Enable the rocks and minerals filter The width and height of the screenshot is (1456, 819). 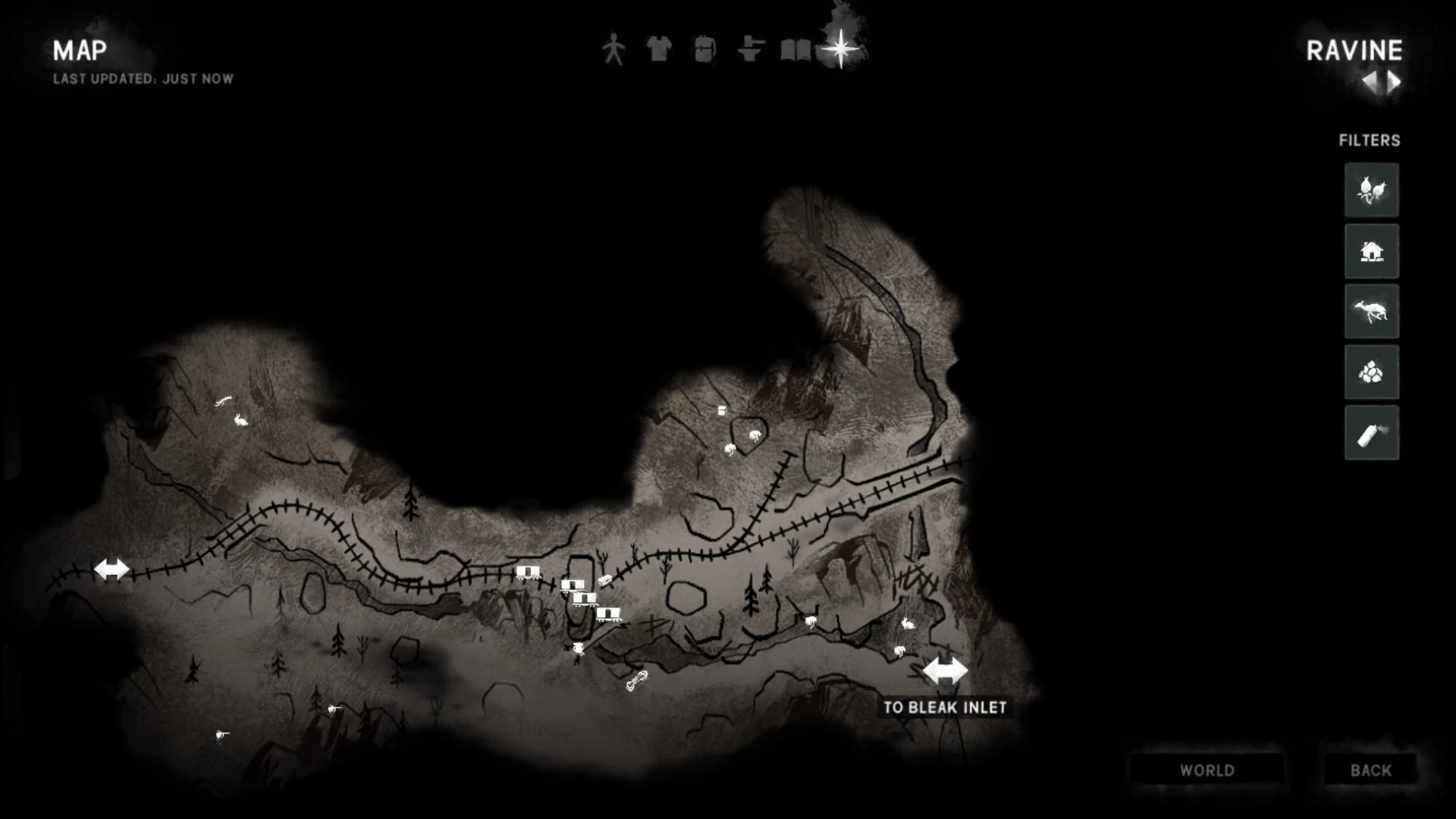pyautogui.click(x=1372, y=372)
